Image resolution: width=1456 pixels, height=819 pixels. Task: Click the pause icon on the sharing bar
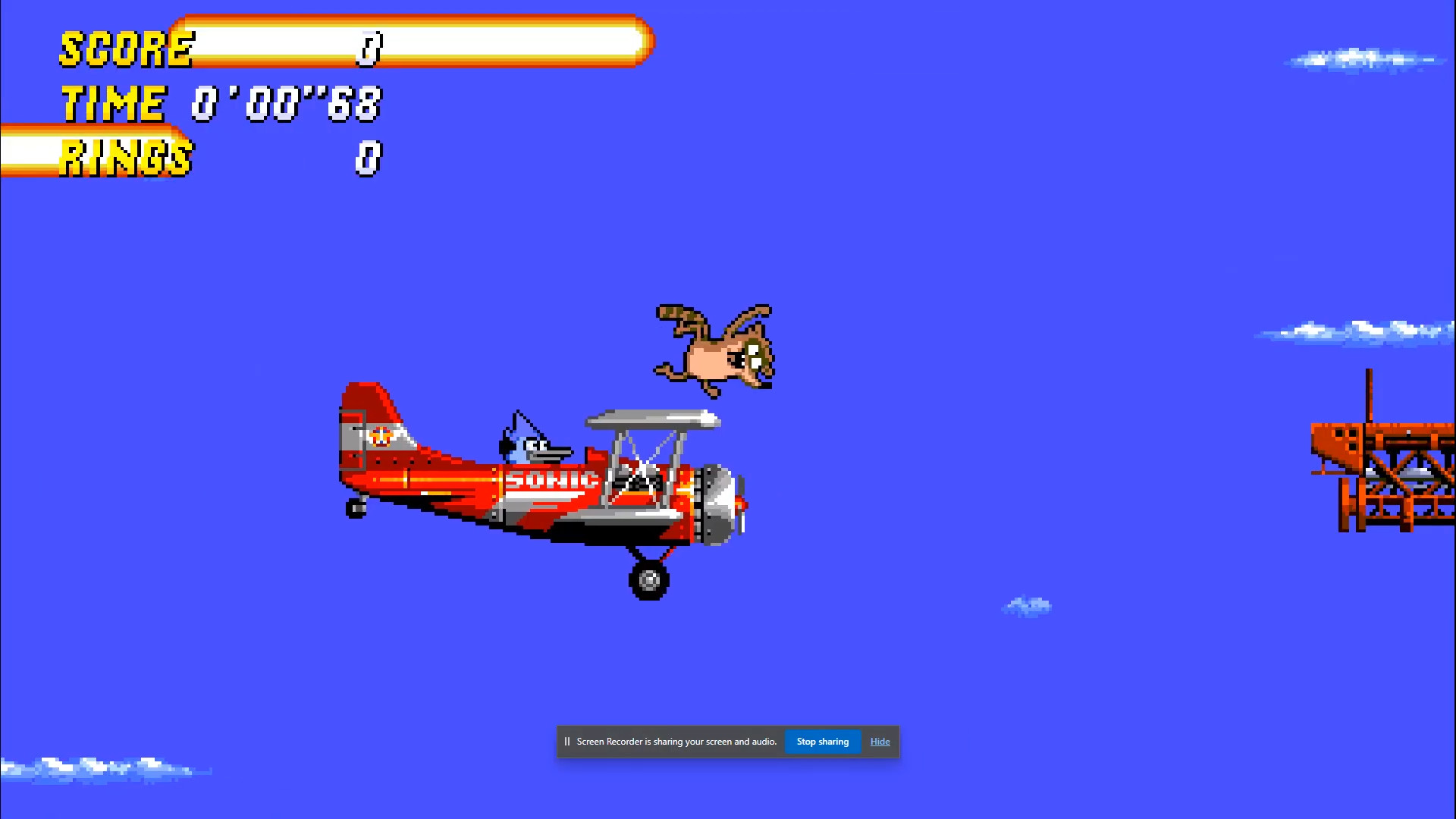tap(567, 742)
